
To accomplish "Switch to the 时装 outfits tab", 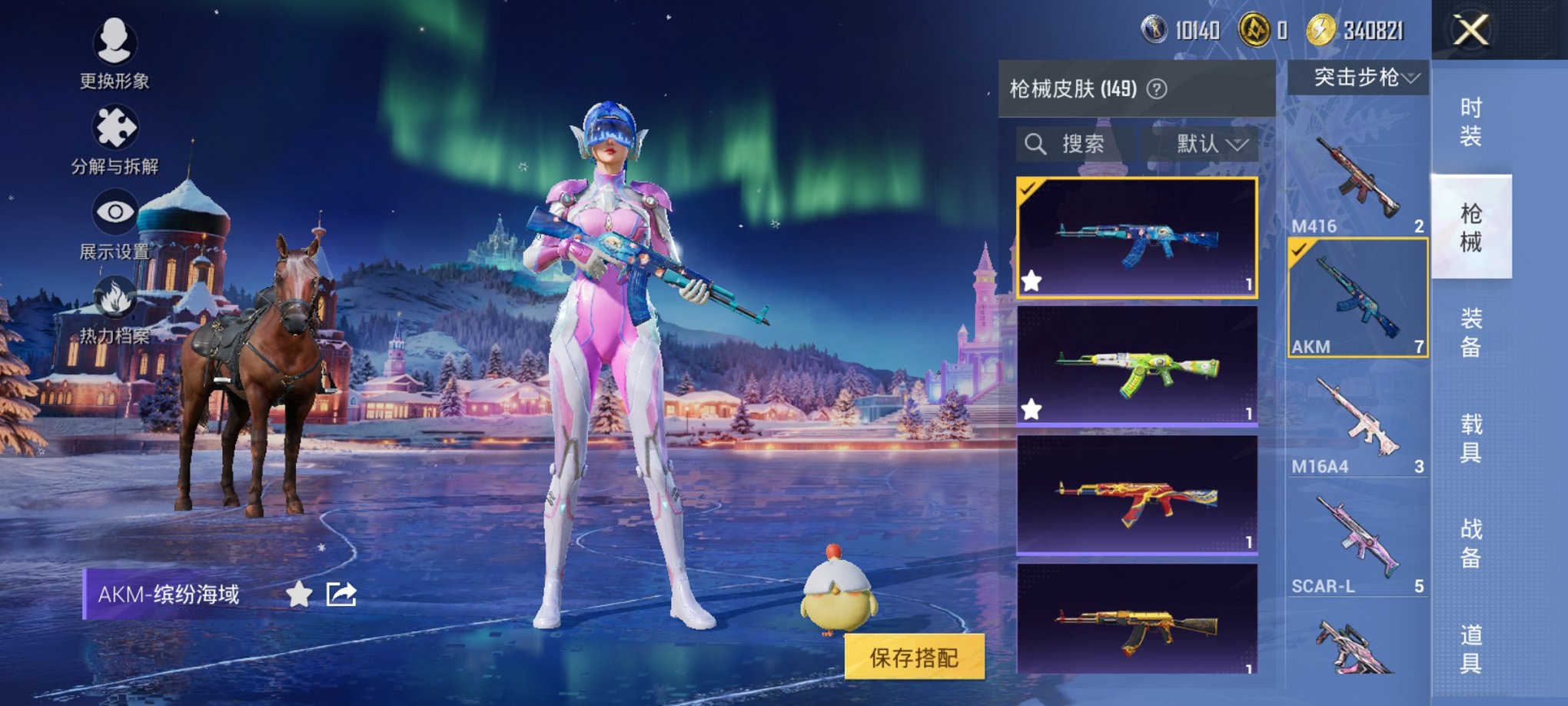I will [x=1470, y=122].
